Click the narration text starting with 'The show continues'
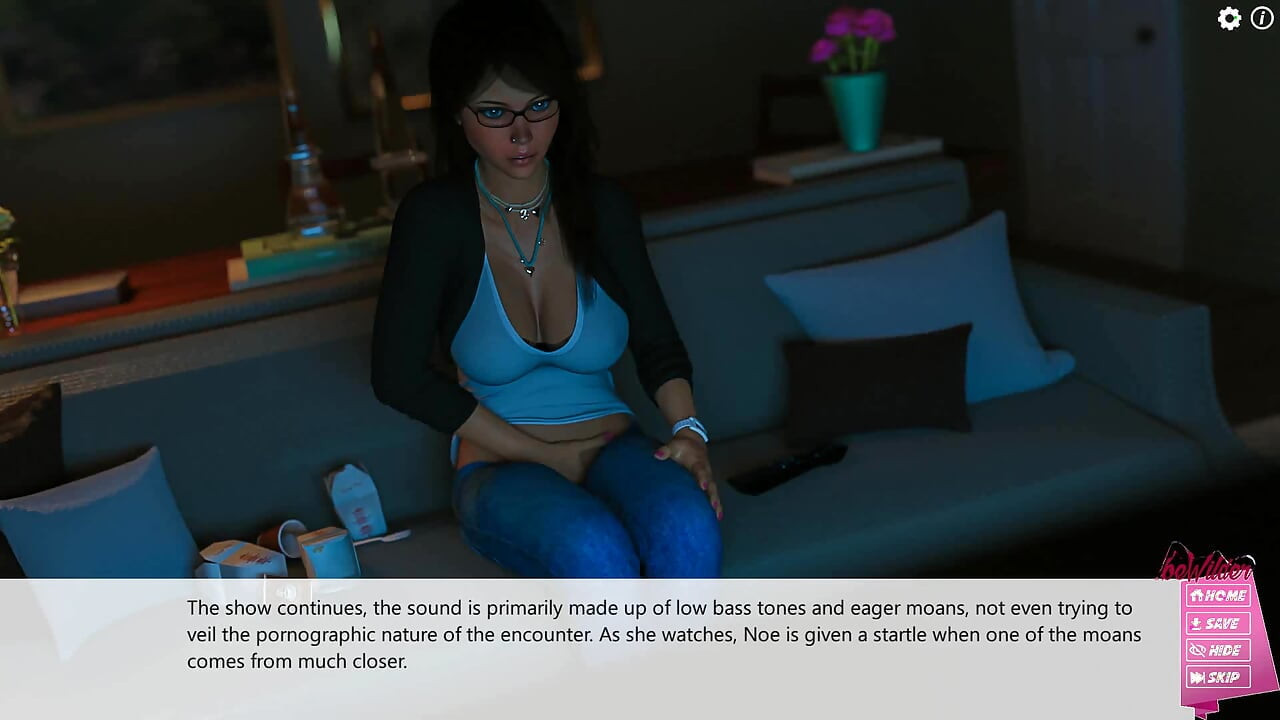This screenshot has width=1280, height=720. [x=400, y=608]
